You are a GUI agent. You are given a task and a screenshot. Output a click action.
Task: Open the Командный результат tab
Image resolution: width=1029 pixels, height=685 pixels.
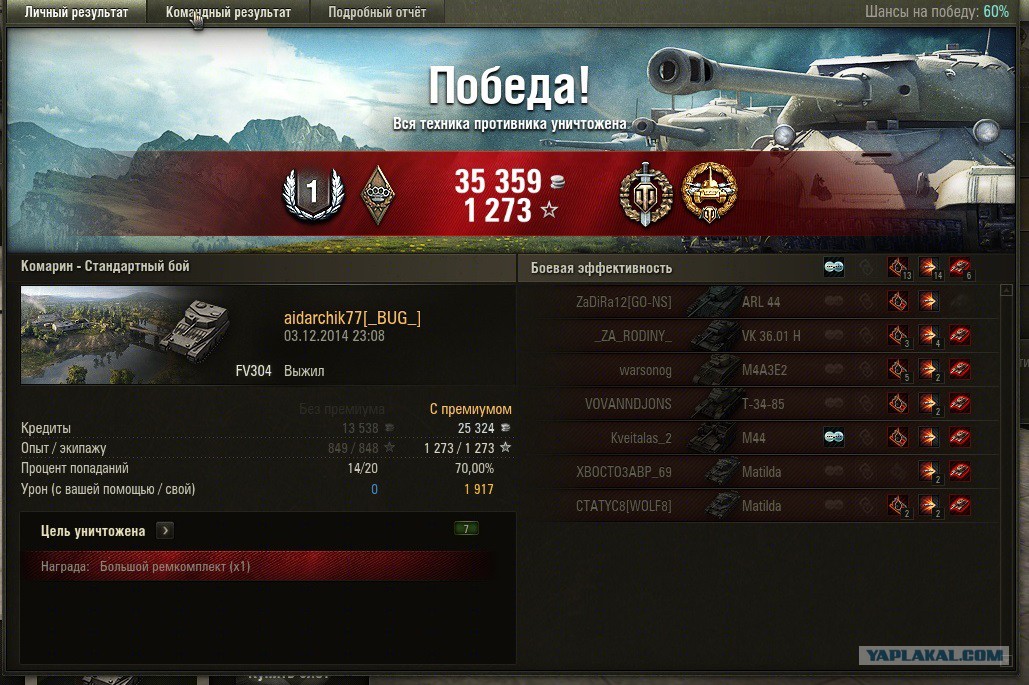coord(228,12)
